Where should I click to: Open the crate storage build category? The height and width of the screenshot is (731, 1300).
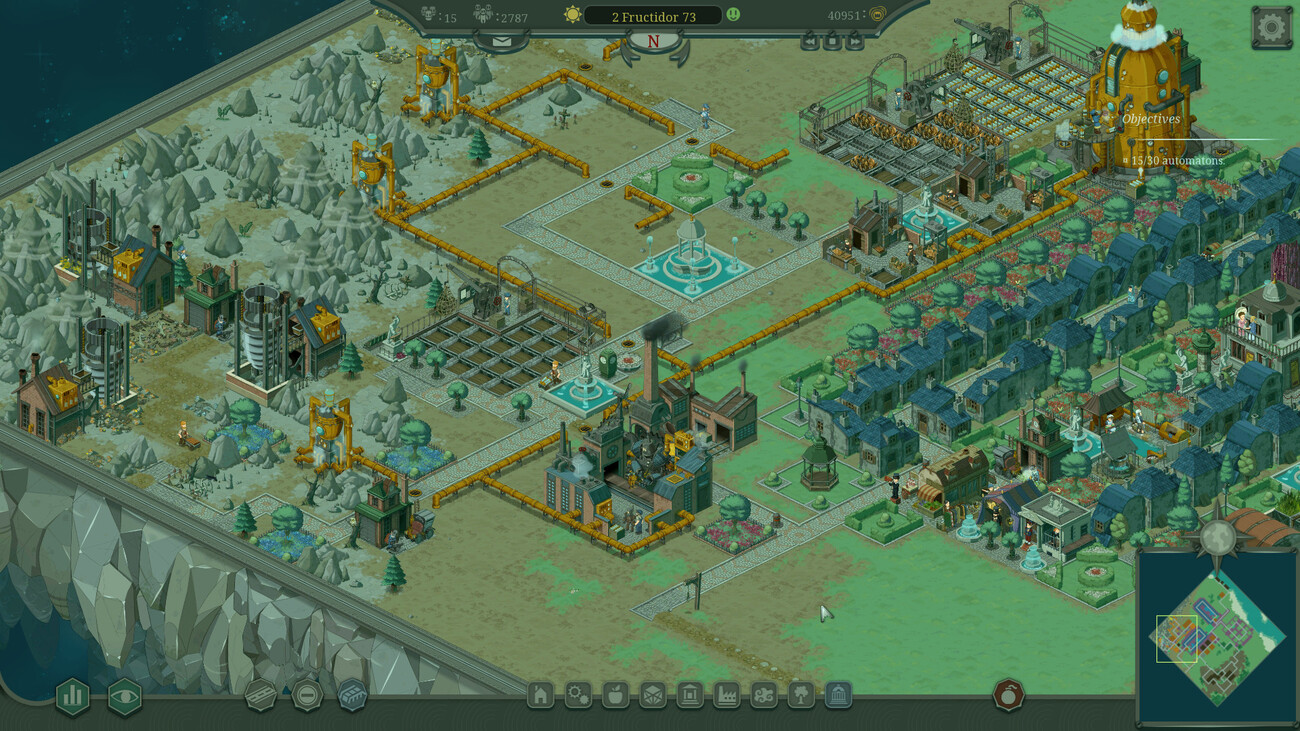click(652, 695)
